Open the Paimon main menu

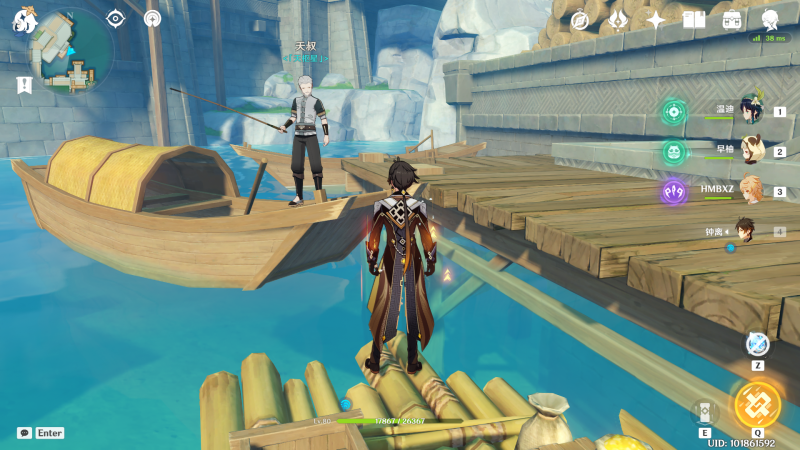pyautogui.click(x=23, y=19)
